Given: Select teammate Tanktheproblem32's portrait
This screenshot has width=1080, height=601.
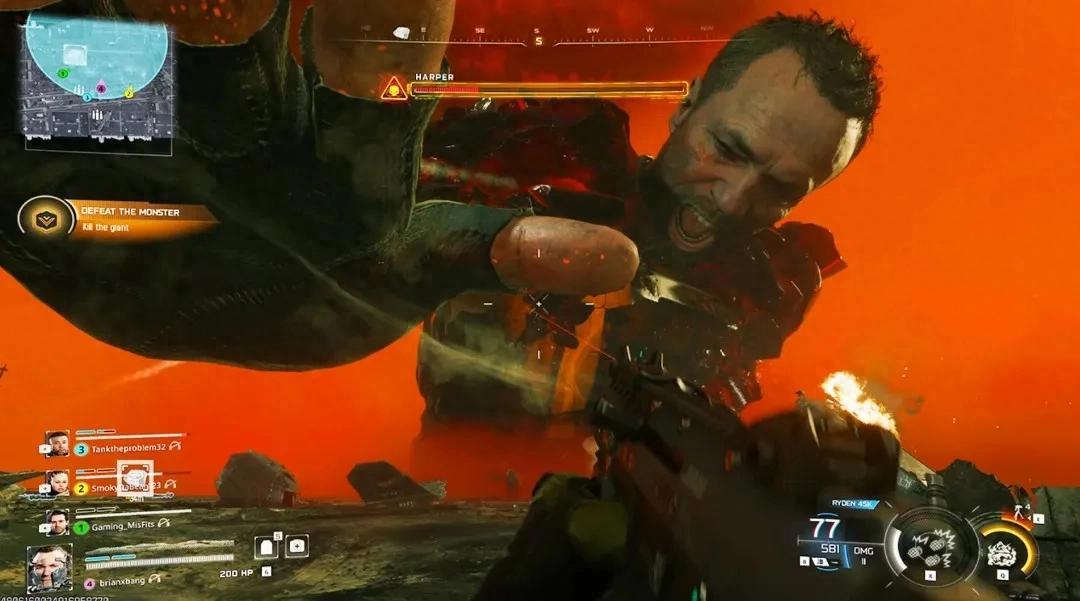Looking at the screenshot, I should click(58, 443).
